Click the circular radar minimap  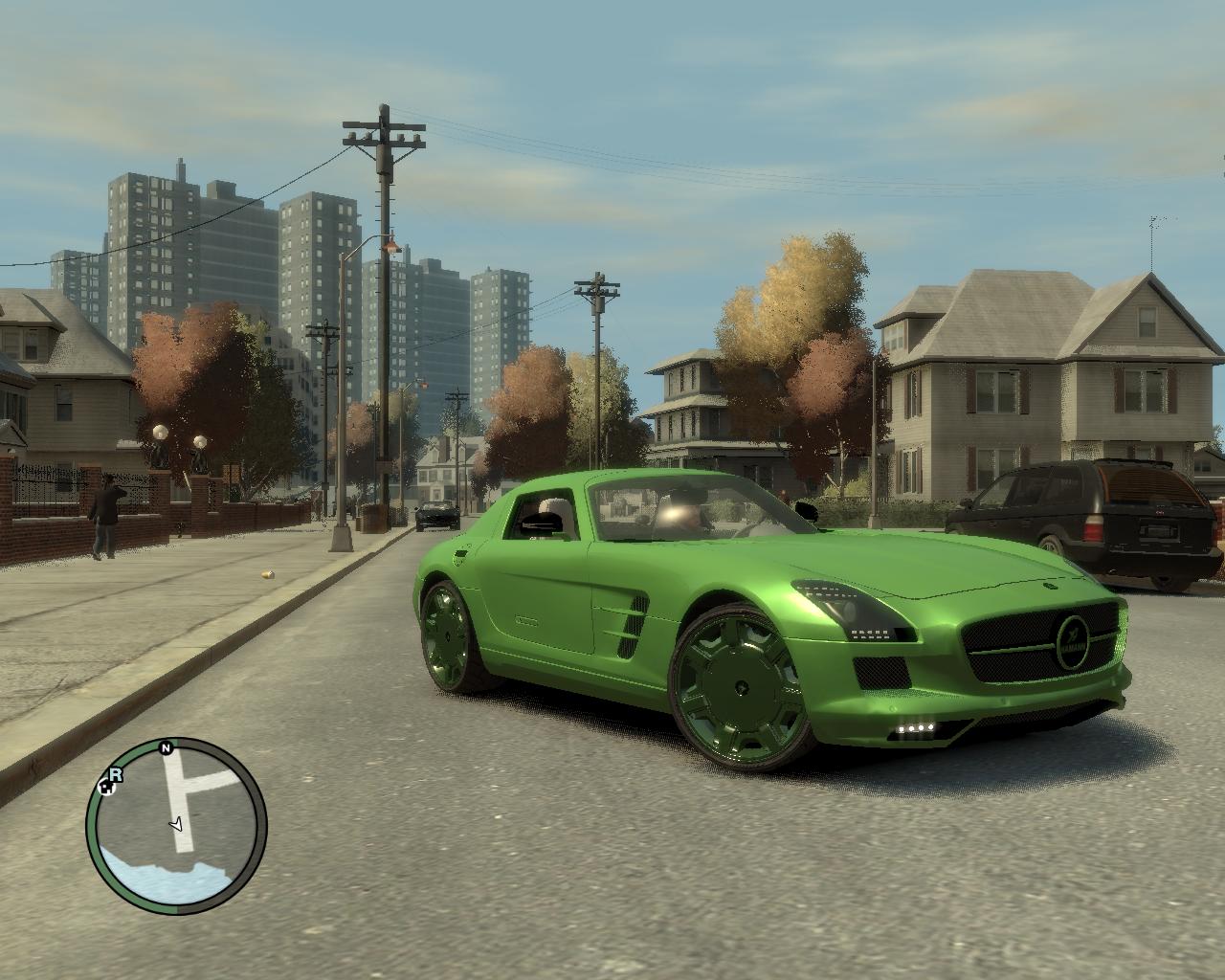176,827
